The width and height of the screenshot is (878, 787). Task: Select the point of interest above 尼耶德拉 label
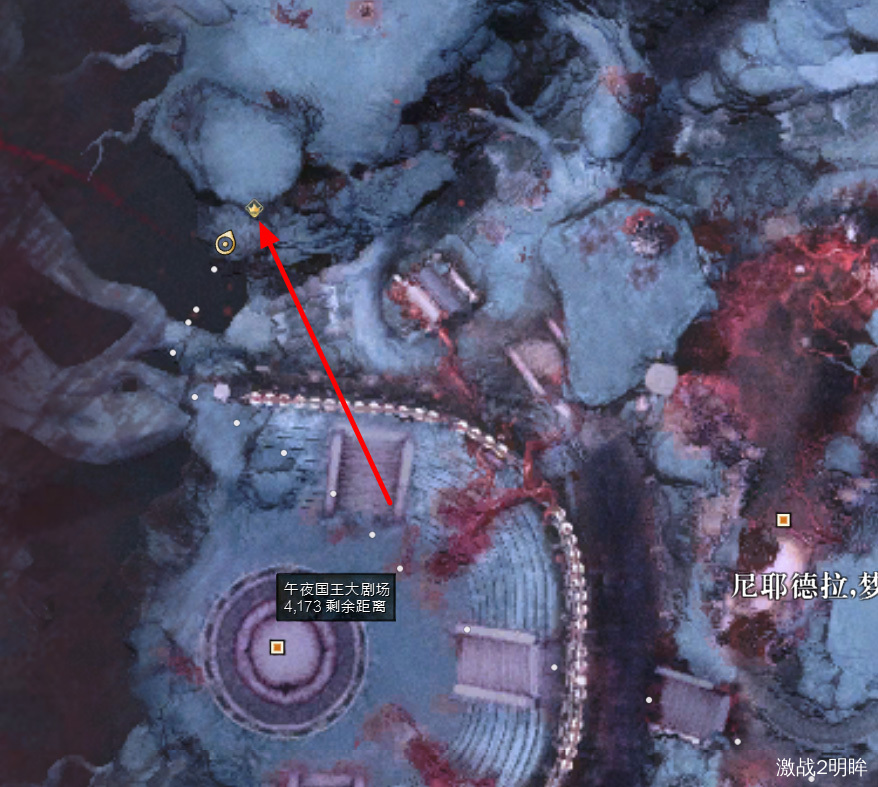click(783, 519)
